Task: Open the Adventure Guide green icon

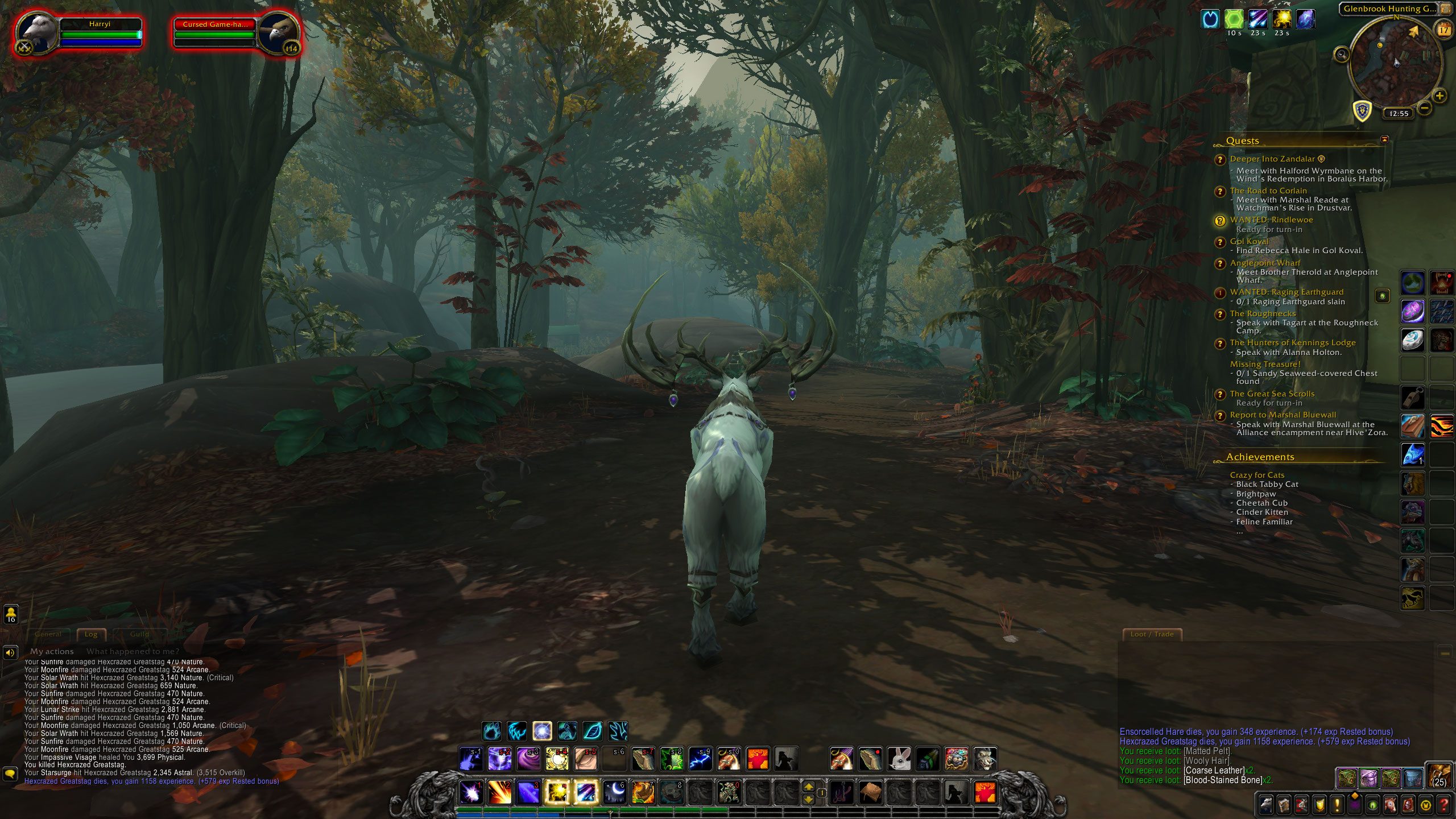Action: [x=1372, y=805]
